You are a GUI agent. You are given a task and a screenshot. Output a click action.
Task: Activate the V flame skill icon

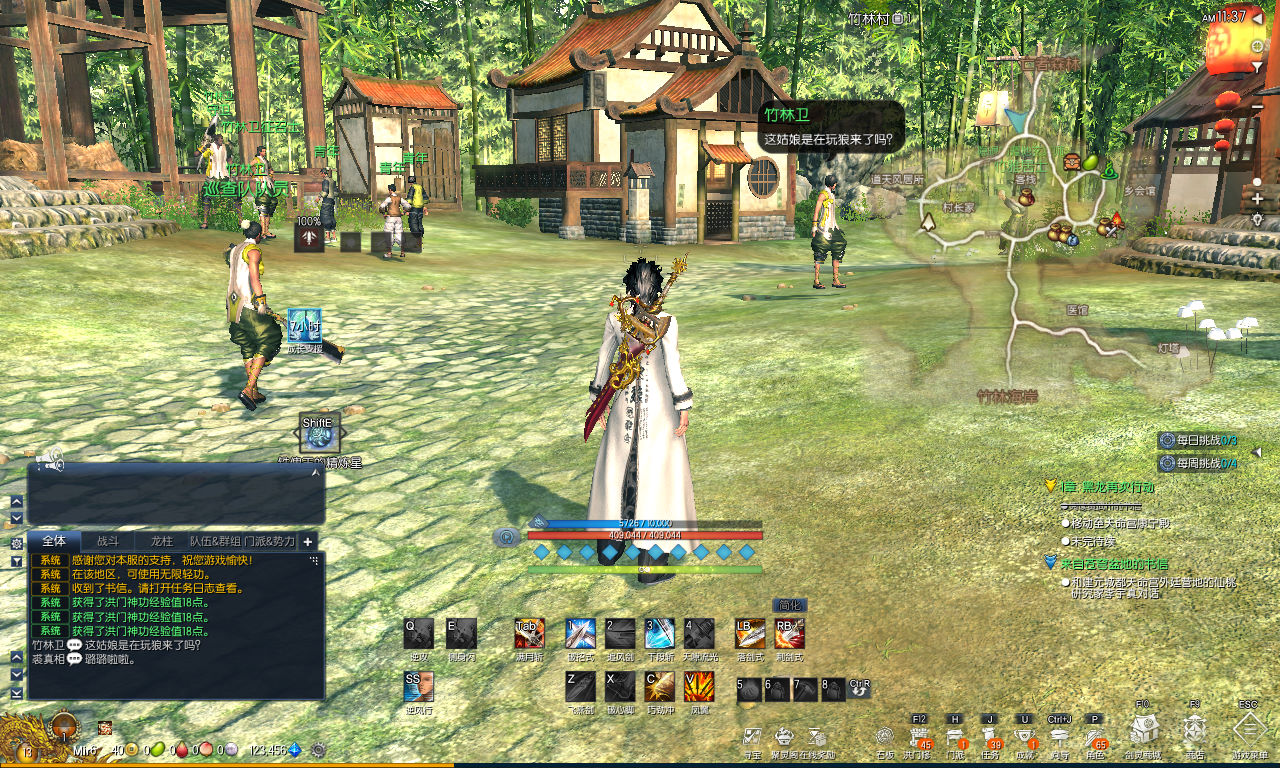point(698,686)
